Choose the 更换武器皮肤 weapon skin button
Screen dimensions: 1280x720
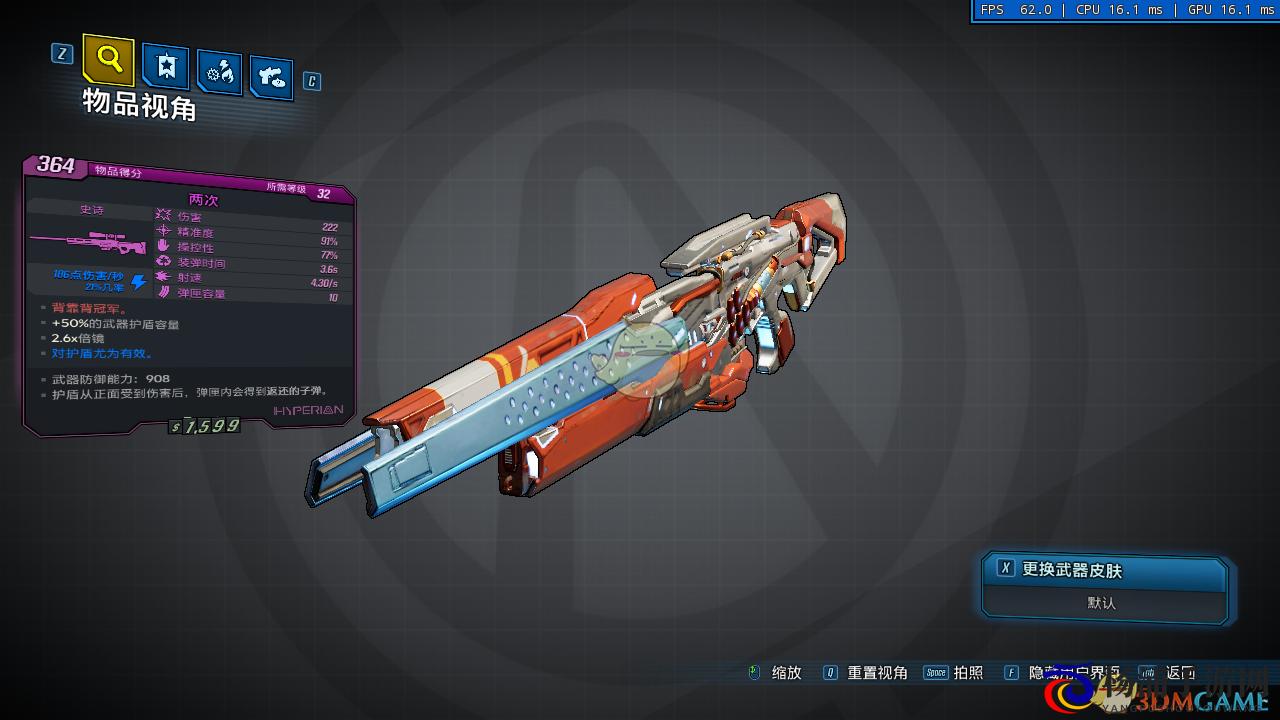tap(1104, 570)
